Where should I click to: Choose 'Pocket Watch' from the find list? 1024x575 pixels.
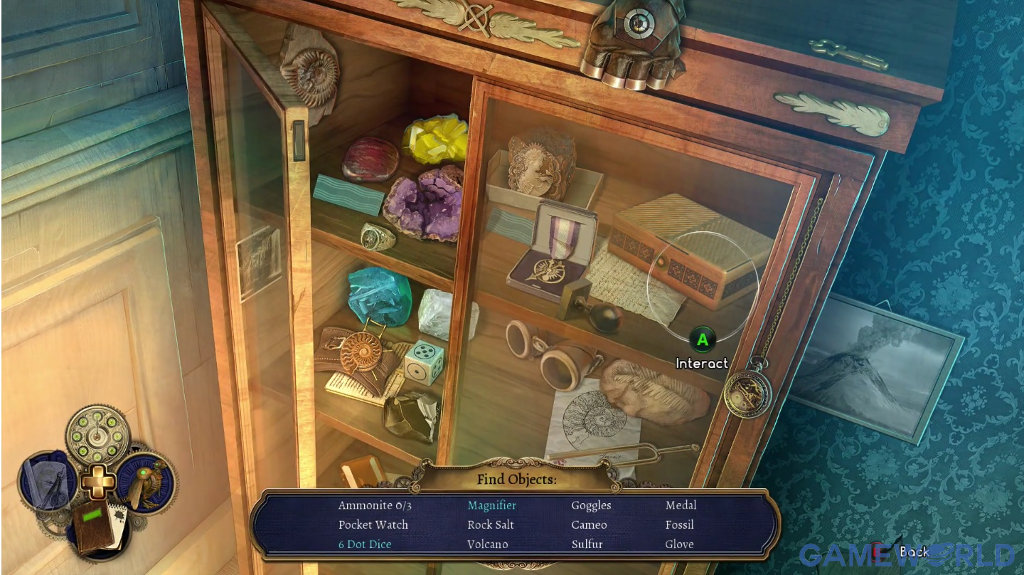point(373,525)
